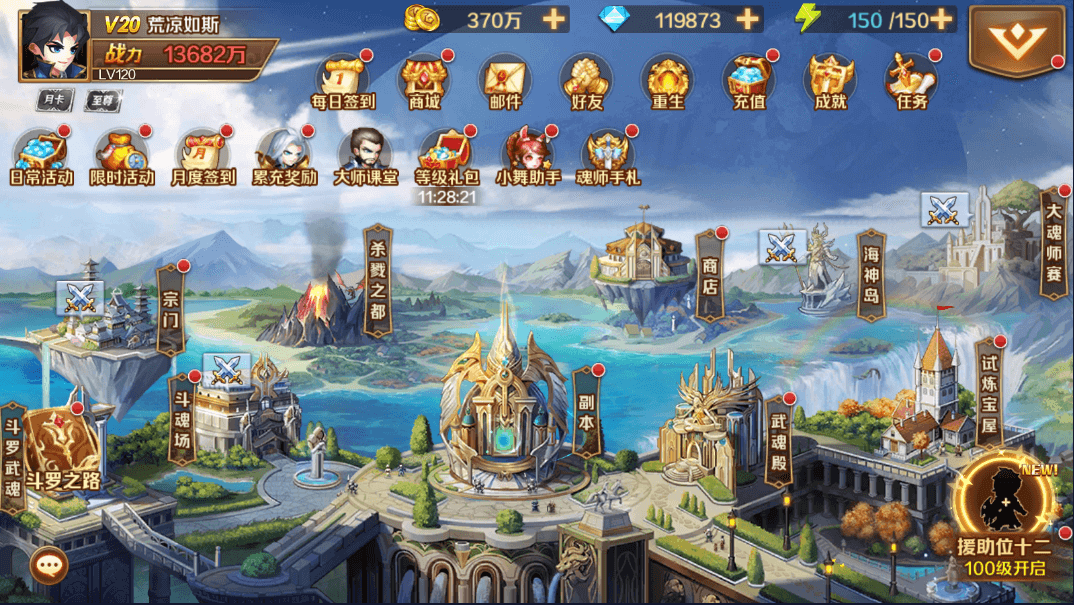The width and height of the screenshot is (1074, 605).
Task: Add more gold coins with plus button
Action: pyautogui.click(x=554, y=19)
